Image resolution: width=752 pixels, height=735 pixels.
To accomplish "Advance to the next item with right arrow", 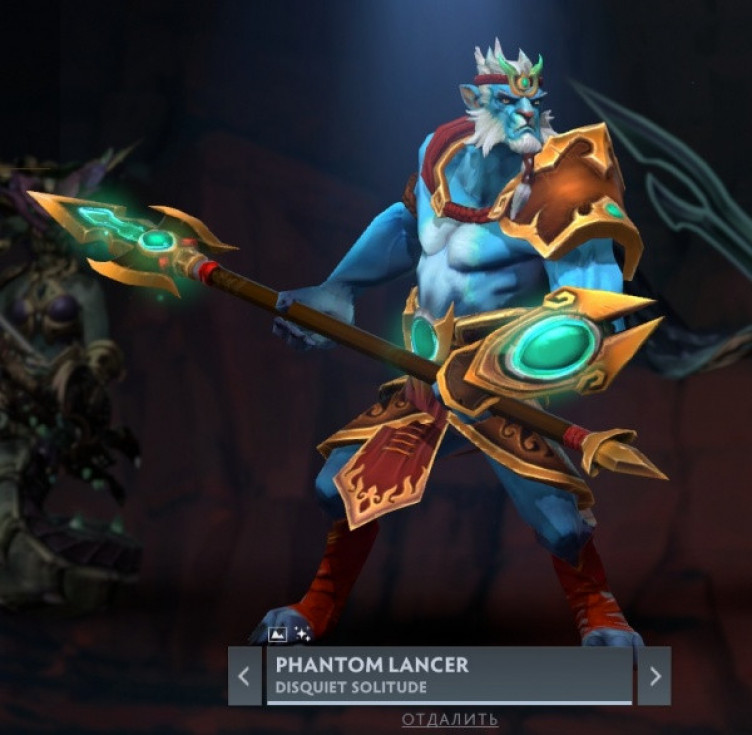I will click(x=655, y=676).
